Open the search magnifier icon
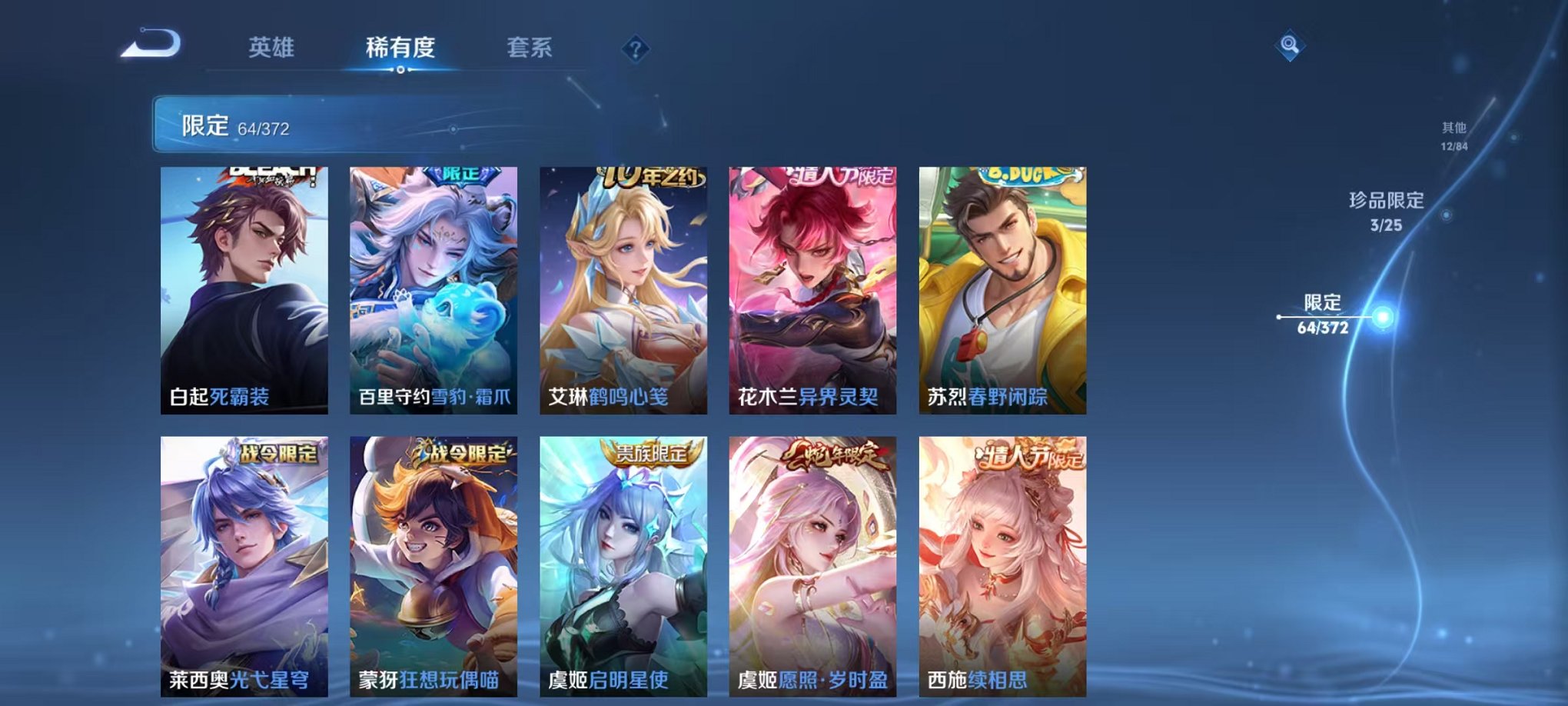This screenshot has width=1568, height=706. click(x=1291, y=46)
